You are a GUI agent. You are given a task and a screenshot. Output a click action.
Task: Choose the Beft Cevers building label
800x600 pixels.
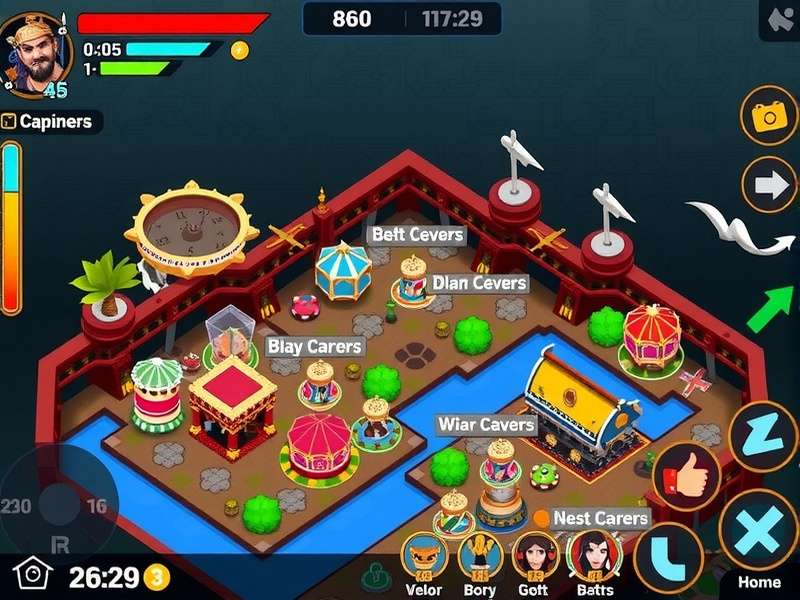click(x=417, y=235)
